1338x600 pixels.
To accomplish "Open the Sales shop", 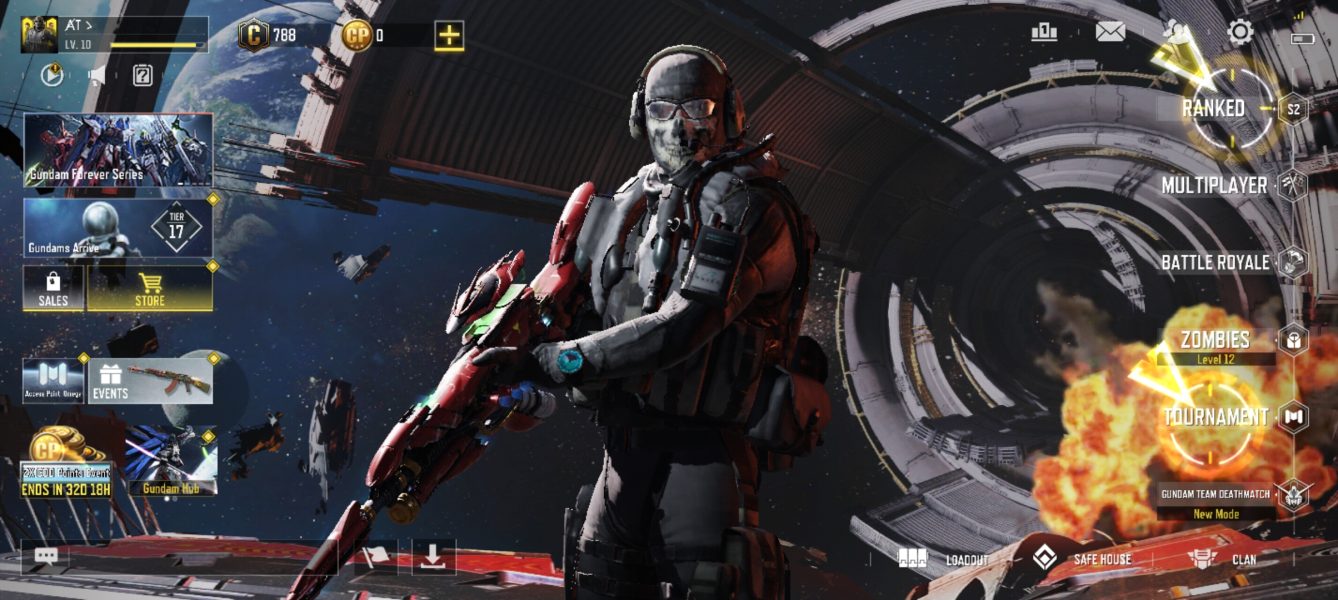I will pos(53,288).
